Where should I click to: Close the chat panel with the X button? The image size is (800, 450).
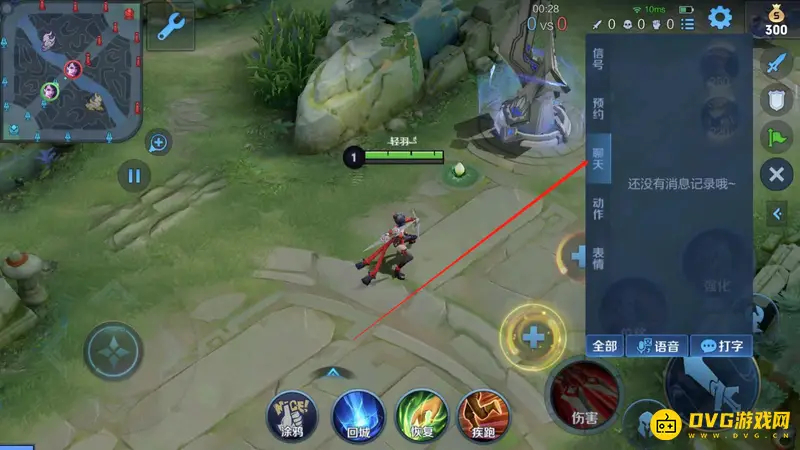coord(776,176)
